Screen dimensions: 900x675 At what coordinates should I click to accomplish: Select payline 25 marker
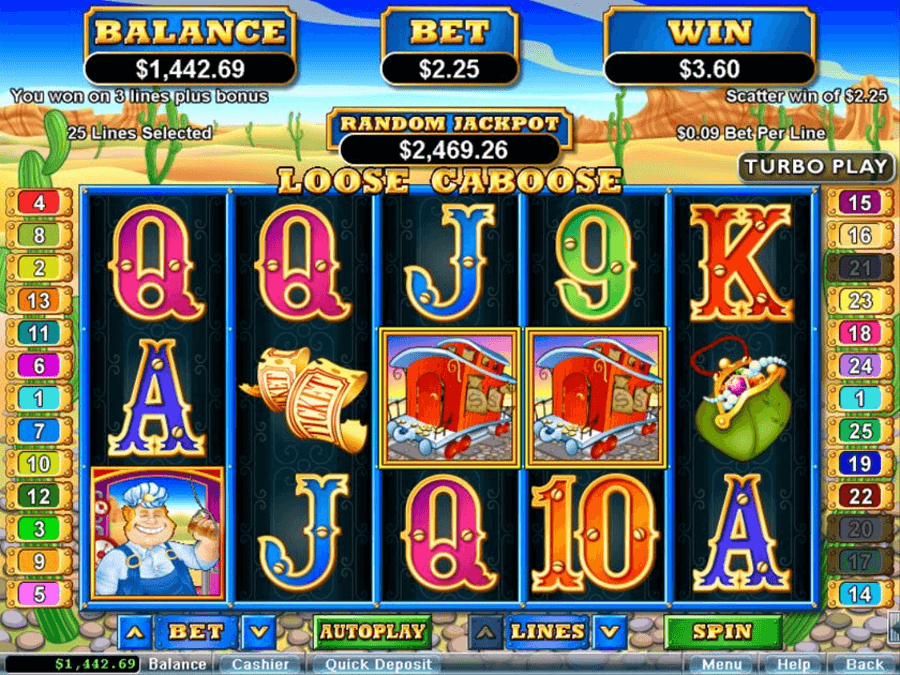coord(859,431)
